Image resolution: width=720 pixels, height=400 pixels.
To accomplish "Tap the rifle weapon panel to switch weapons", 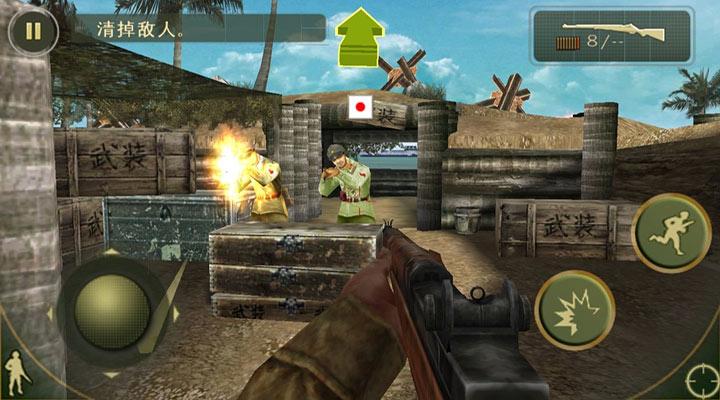I will [612, 36].
